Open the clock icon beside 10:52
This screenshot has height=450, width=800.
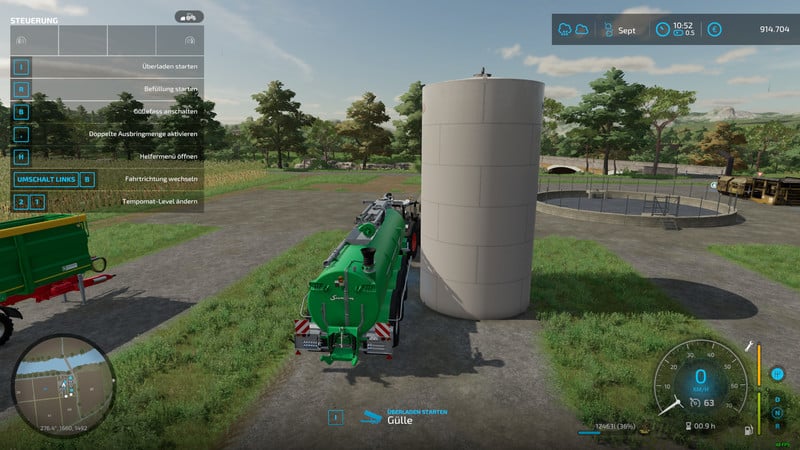(662, 29)
